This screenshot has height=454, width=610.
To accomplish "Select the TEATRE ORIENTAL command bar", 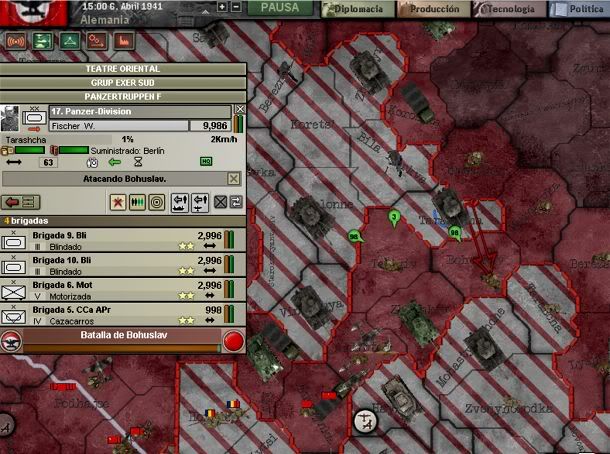I will [x=123, y=68].
